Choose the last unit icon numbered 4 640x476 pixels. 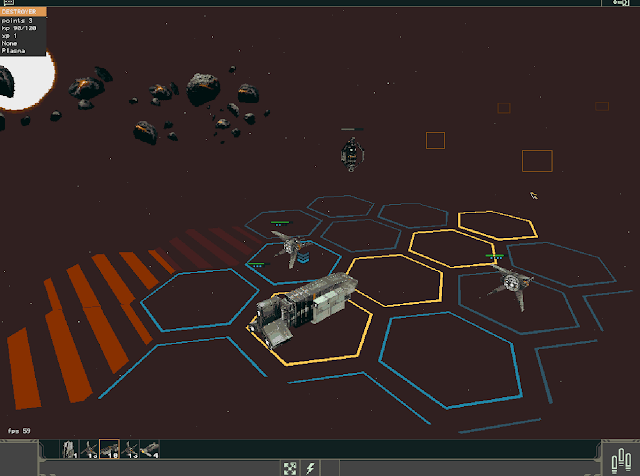(148, 450)
